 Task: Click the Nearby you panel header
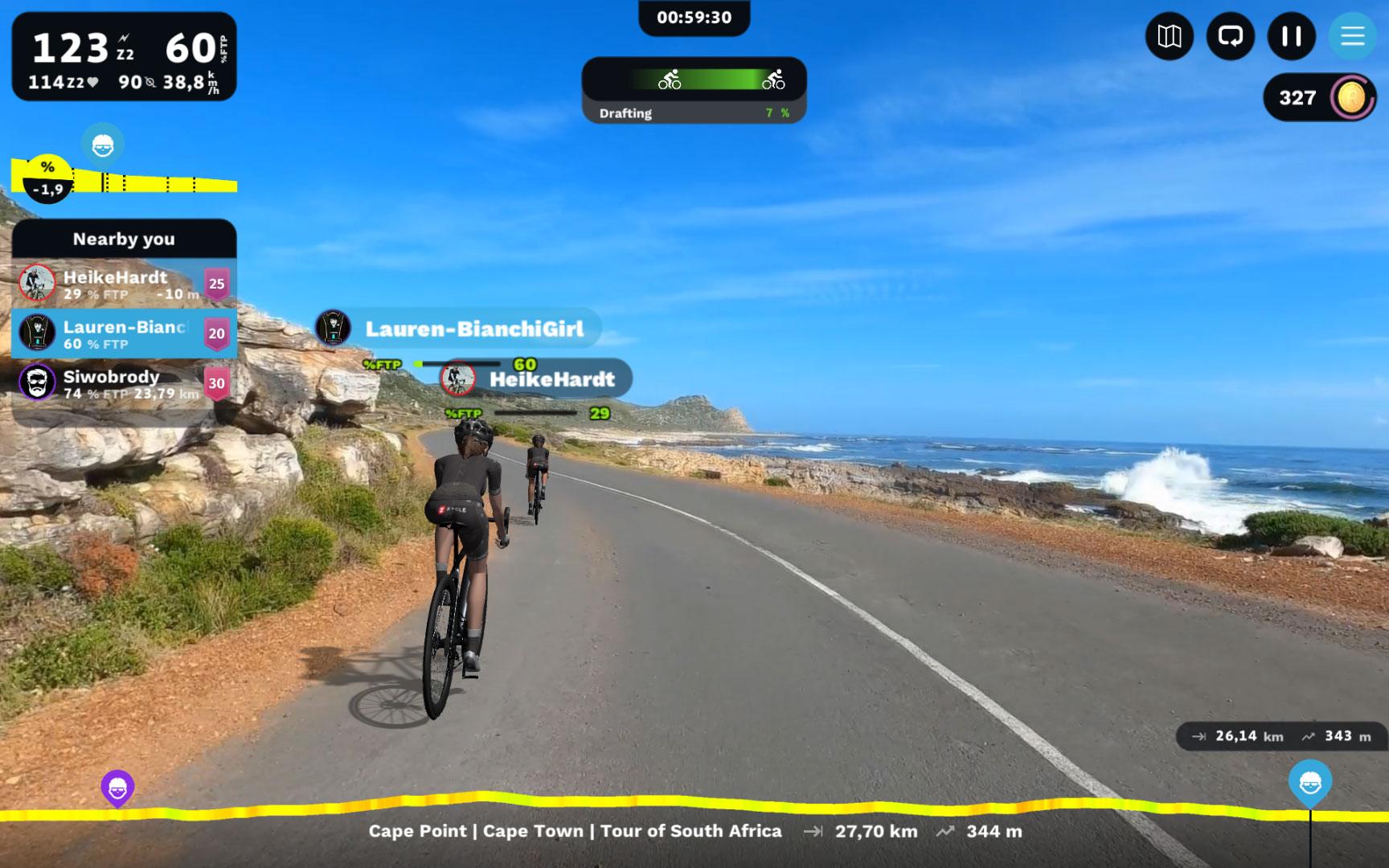coord(124,239)
